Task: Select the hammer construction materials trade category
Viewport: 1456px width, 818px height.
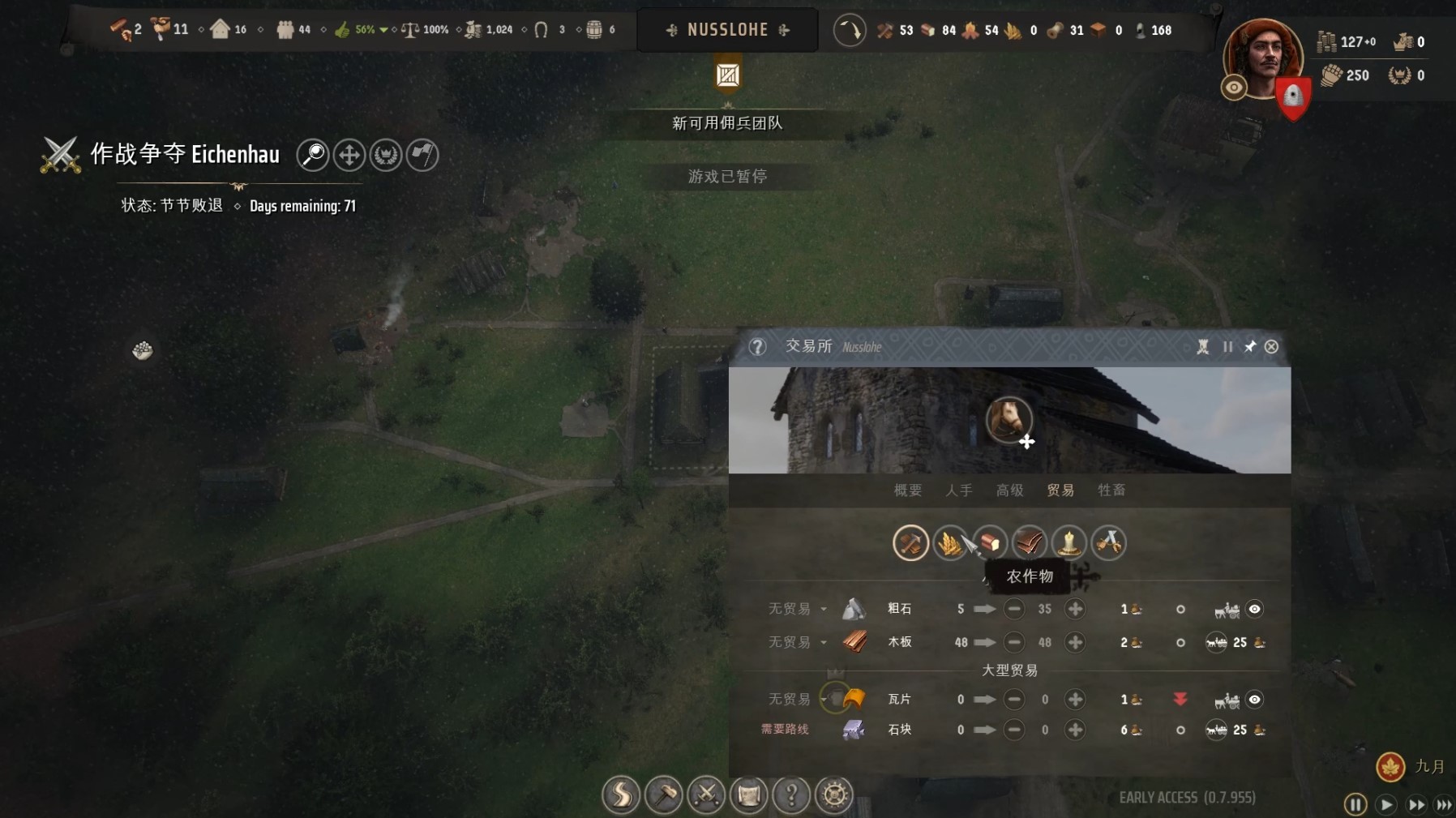Action: pyautogui.click(x=910, y=542)
